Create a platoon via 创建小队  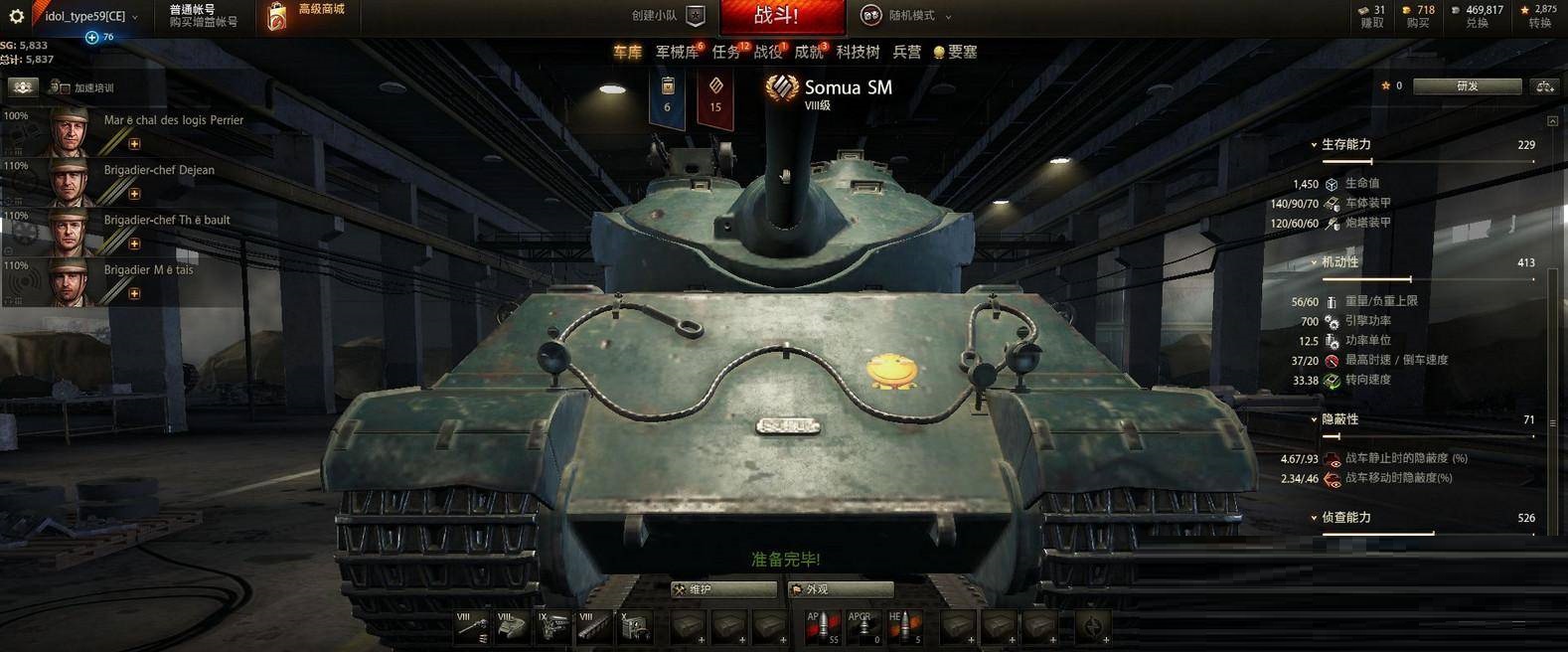(668, 16)
